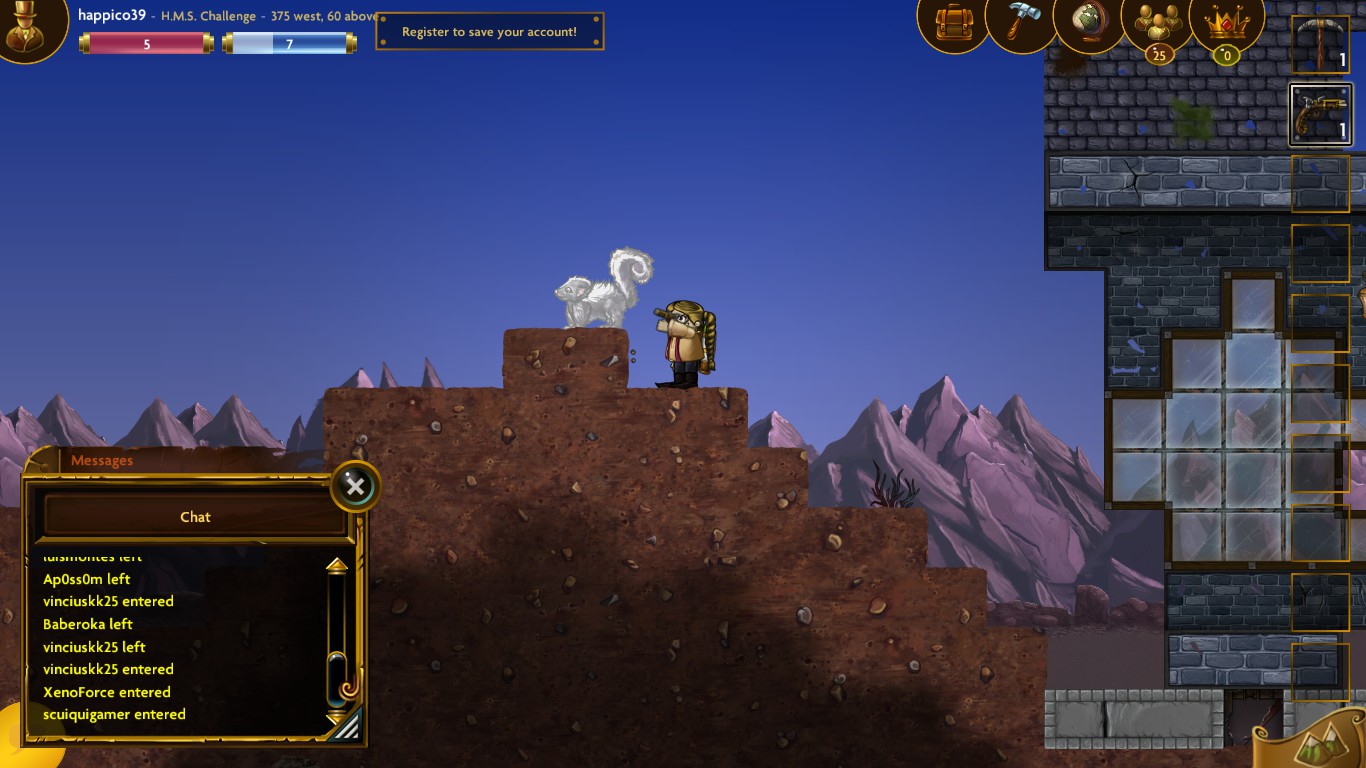Switch to the Chat tab
This screenshot has width=1366, height=768.
195,516
